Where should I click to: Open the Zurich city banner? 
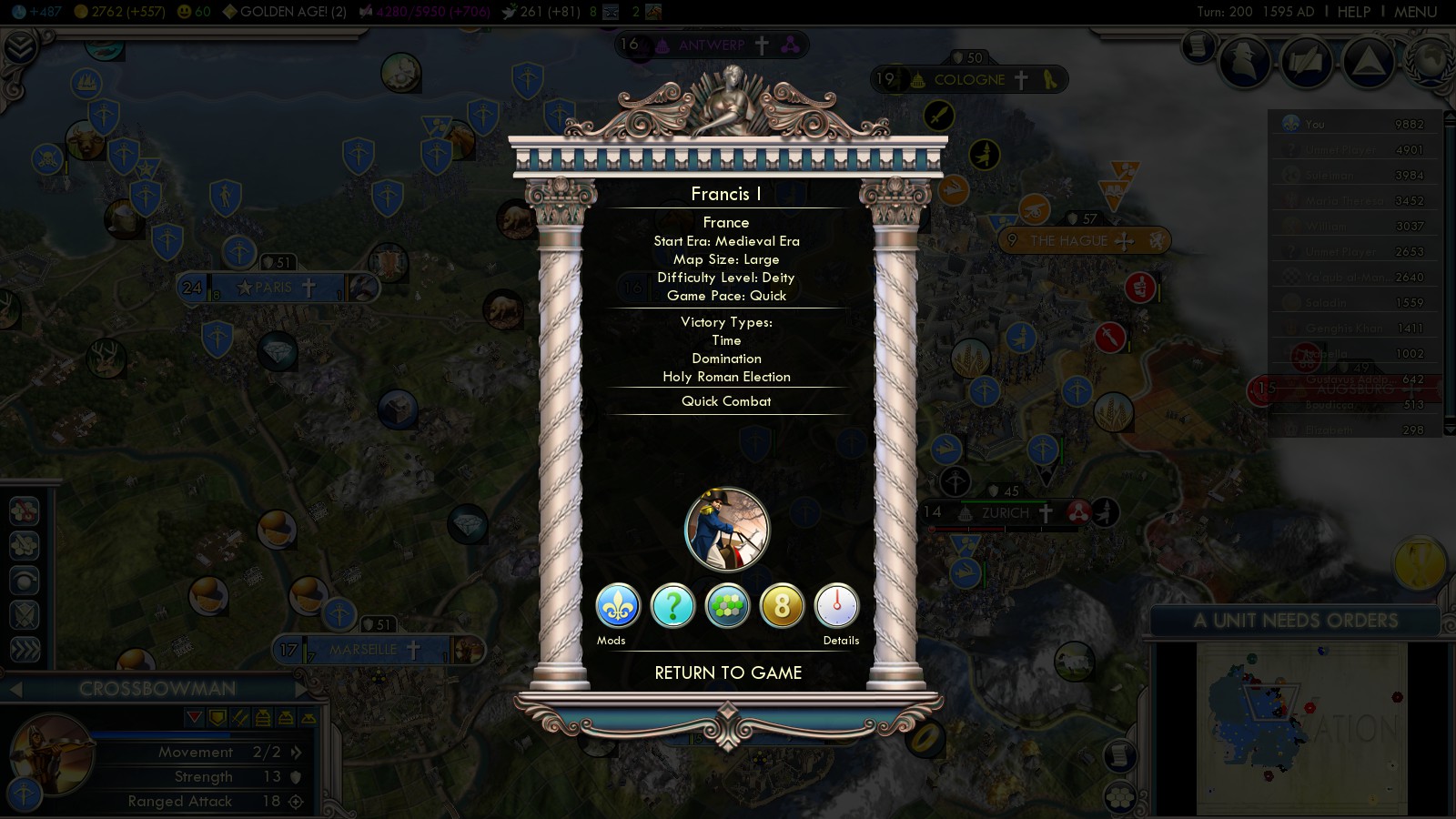[1005, 513]
